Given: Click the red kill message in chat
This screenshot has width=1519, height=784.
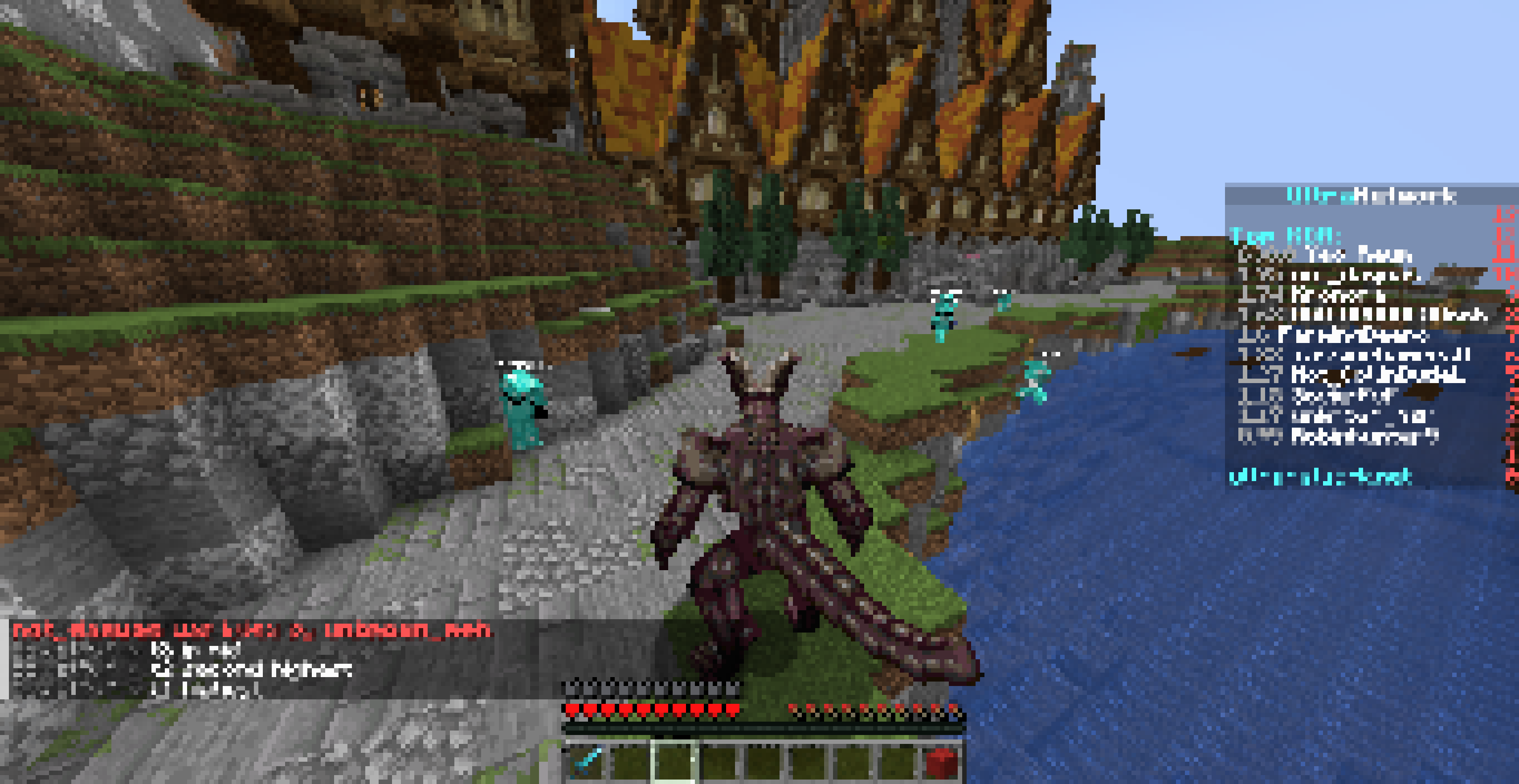Looking at the screenshot, I should [252, 630].
